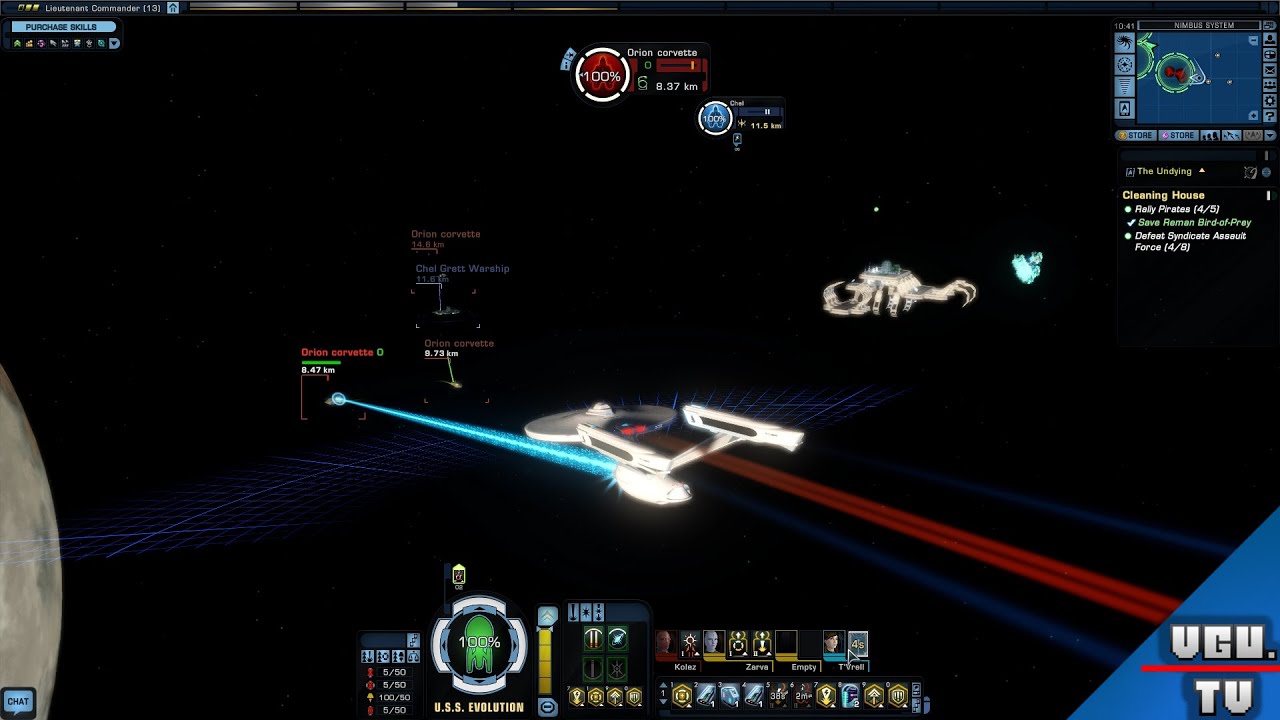Open the Purchase Skills panel
Viewport: 1280px width, 720px height.
pyautogui.click(x=61, y=27)
